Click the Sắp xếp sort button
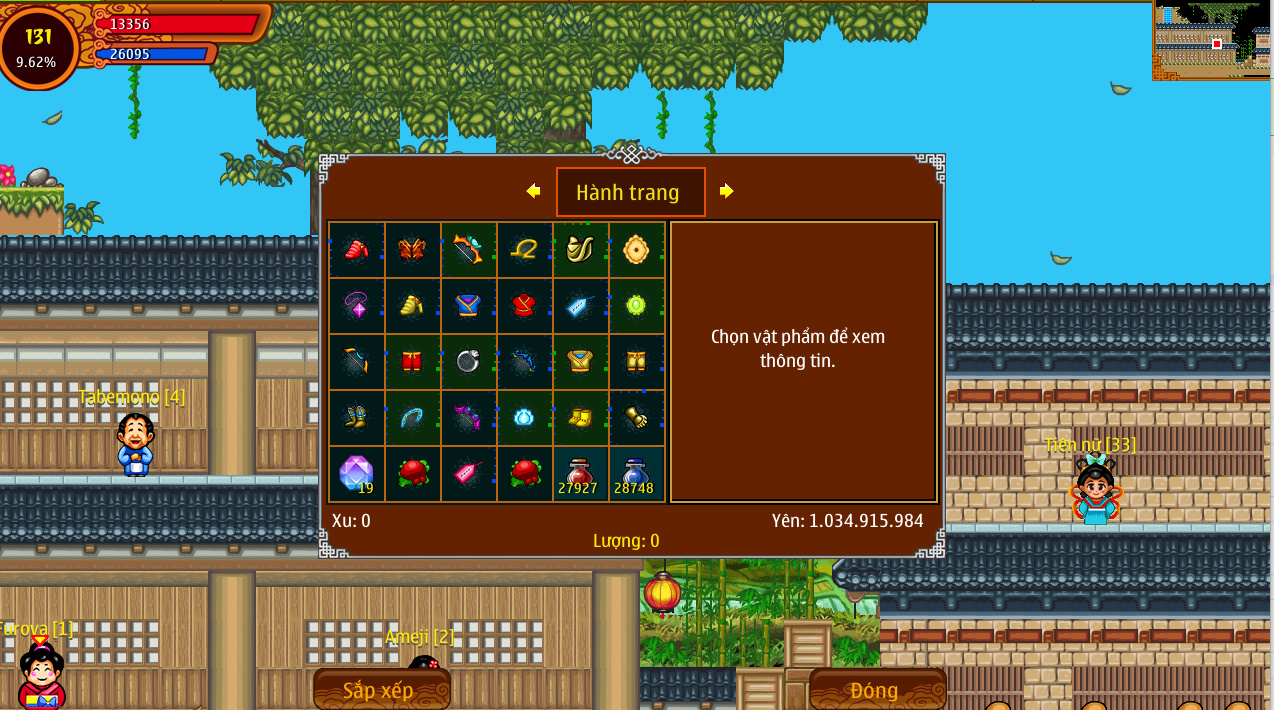Image resolution: width=1274 pixels, height=710 pixels. [x=381, y=689]
